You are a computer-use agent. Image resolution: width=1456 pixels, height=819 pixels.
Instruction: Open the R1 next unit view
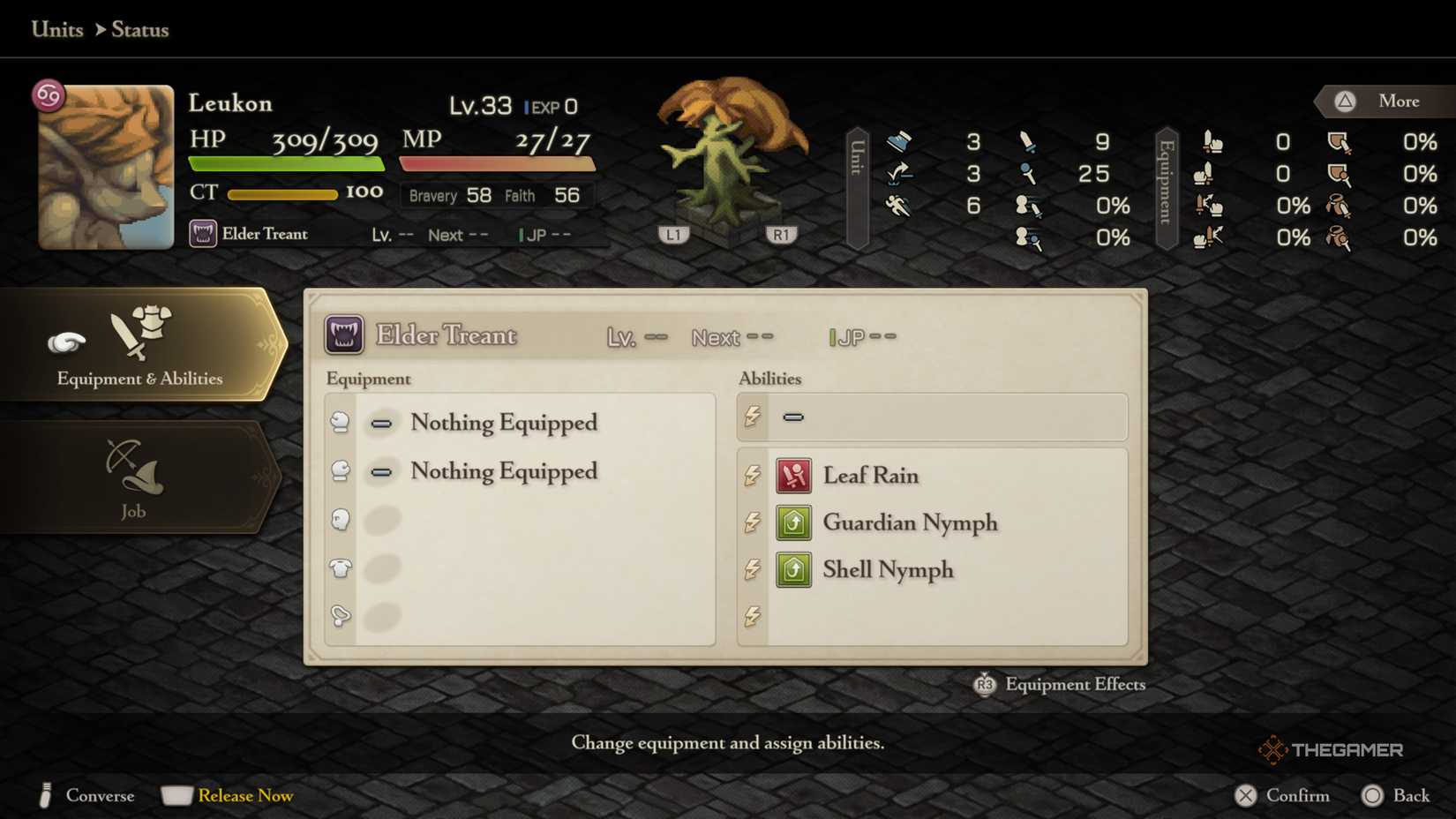pyautogui.click(x=780, y=233)
